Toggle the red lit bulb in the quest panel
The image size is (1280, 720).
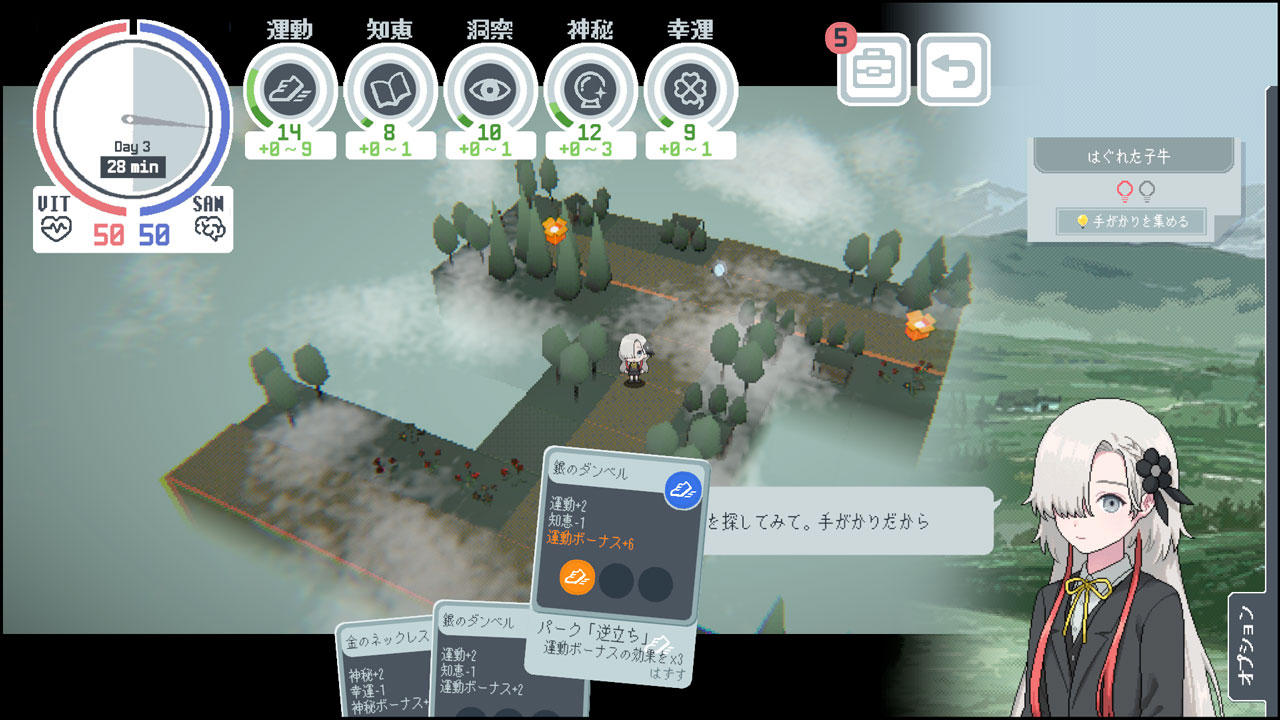(1124, 191)
